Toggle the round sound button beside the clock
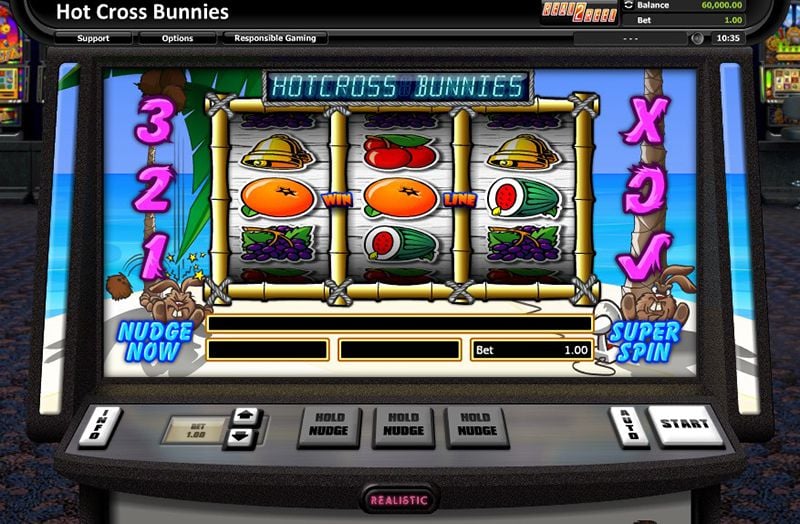800x524 pixels. click(697, 38)
